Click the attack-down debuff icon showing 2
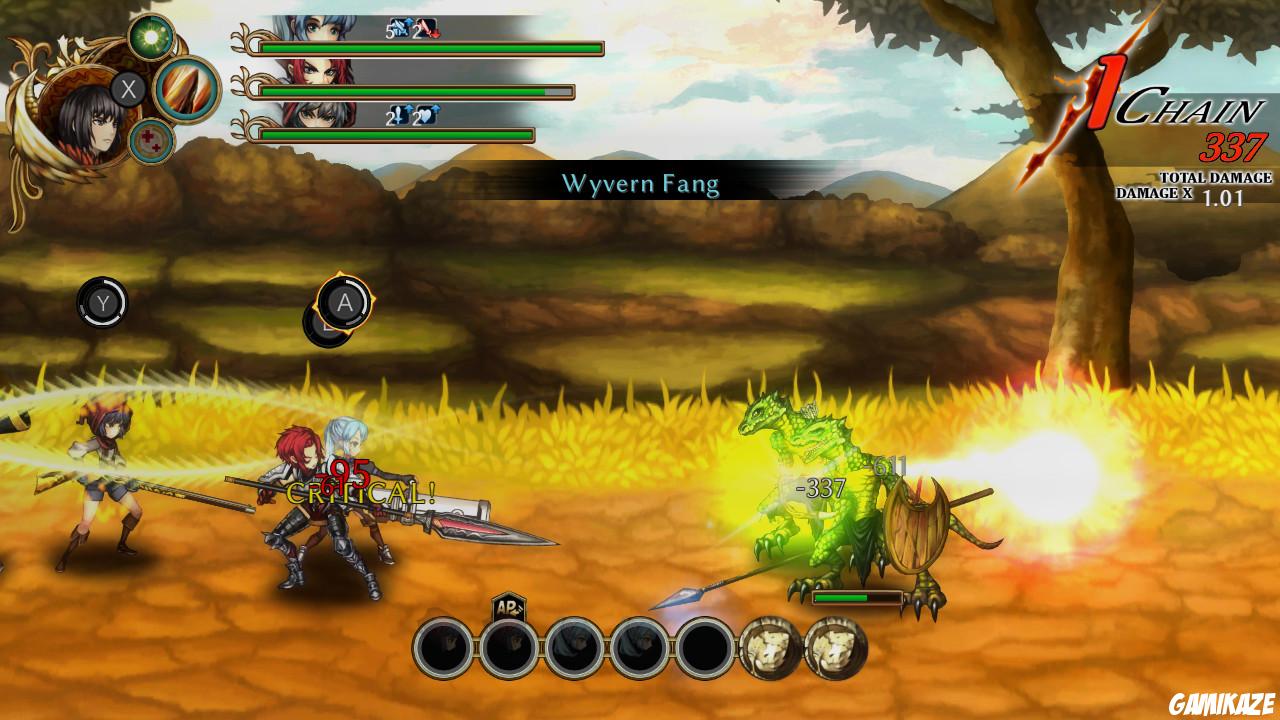This screenshot has height=720, width=1280. (426, 28)
